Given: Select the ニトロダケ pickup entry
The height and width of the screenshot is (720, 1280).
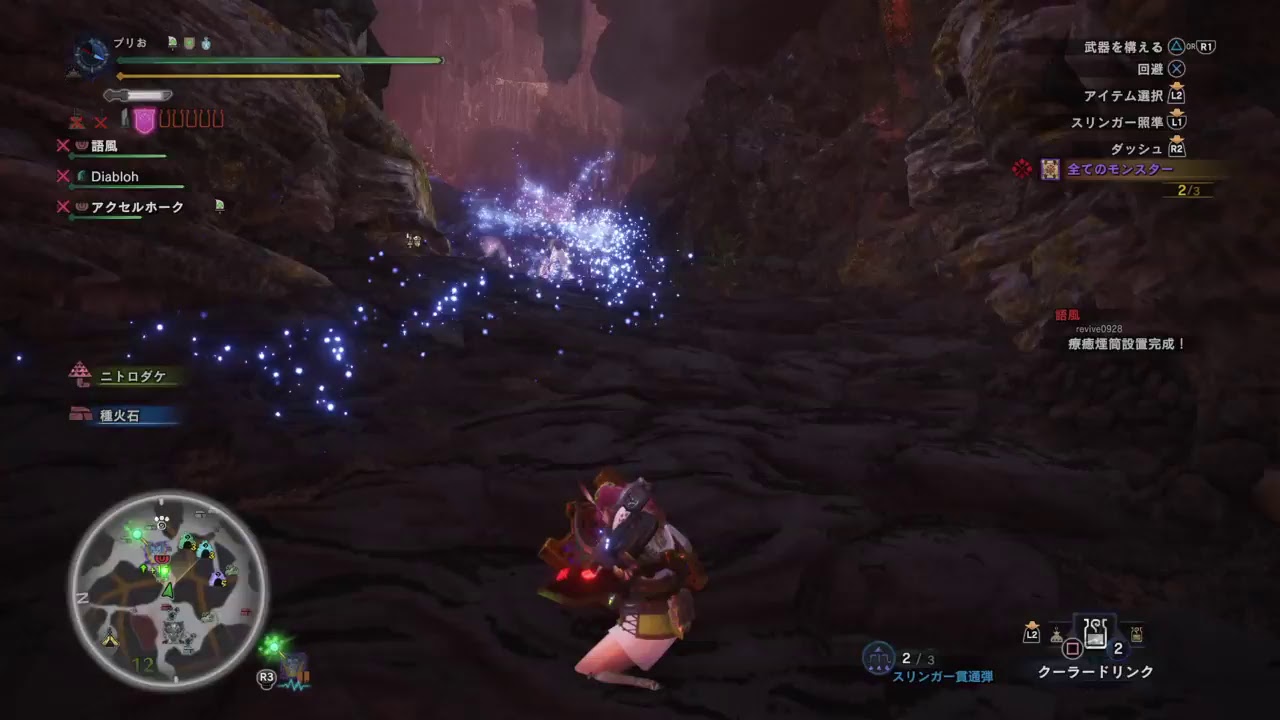Looking at the screenshot, I should click(x=125, y=377).
